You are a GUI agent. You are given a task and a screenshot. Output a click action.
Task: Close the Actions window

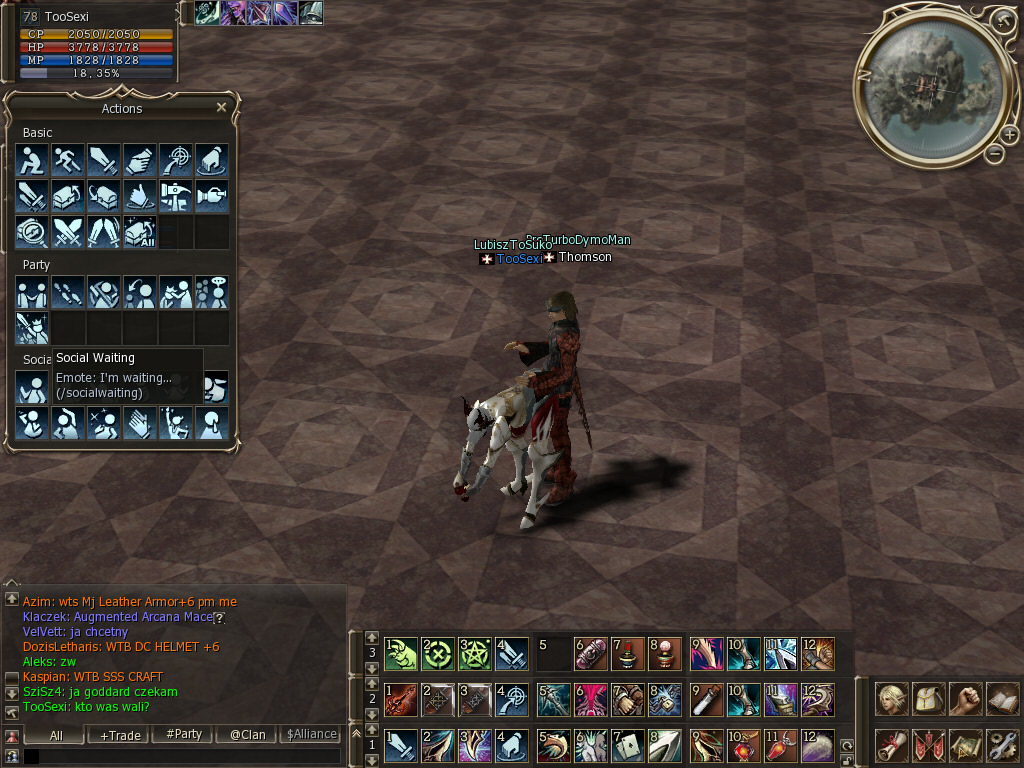point(221,107)
